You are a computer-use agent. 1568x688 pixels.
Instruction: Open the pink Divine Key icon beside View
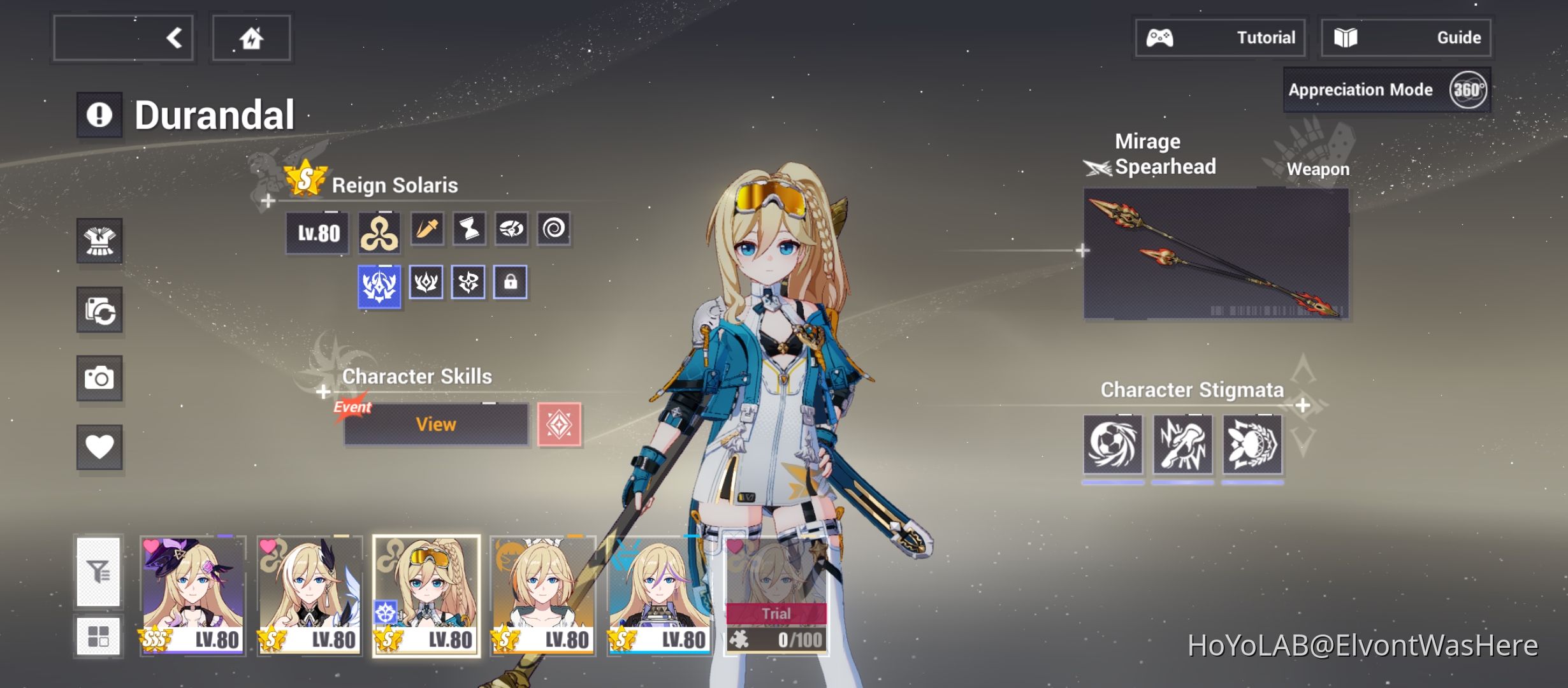(561, 424)
